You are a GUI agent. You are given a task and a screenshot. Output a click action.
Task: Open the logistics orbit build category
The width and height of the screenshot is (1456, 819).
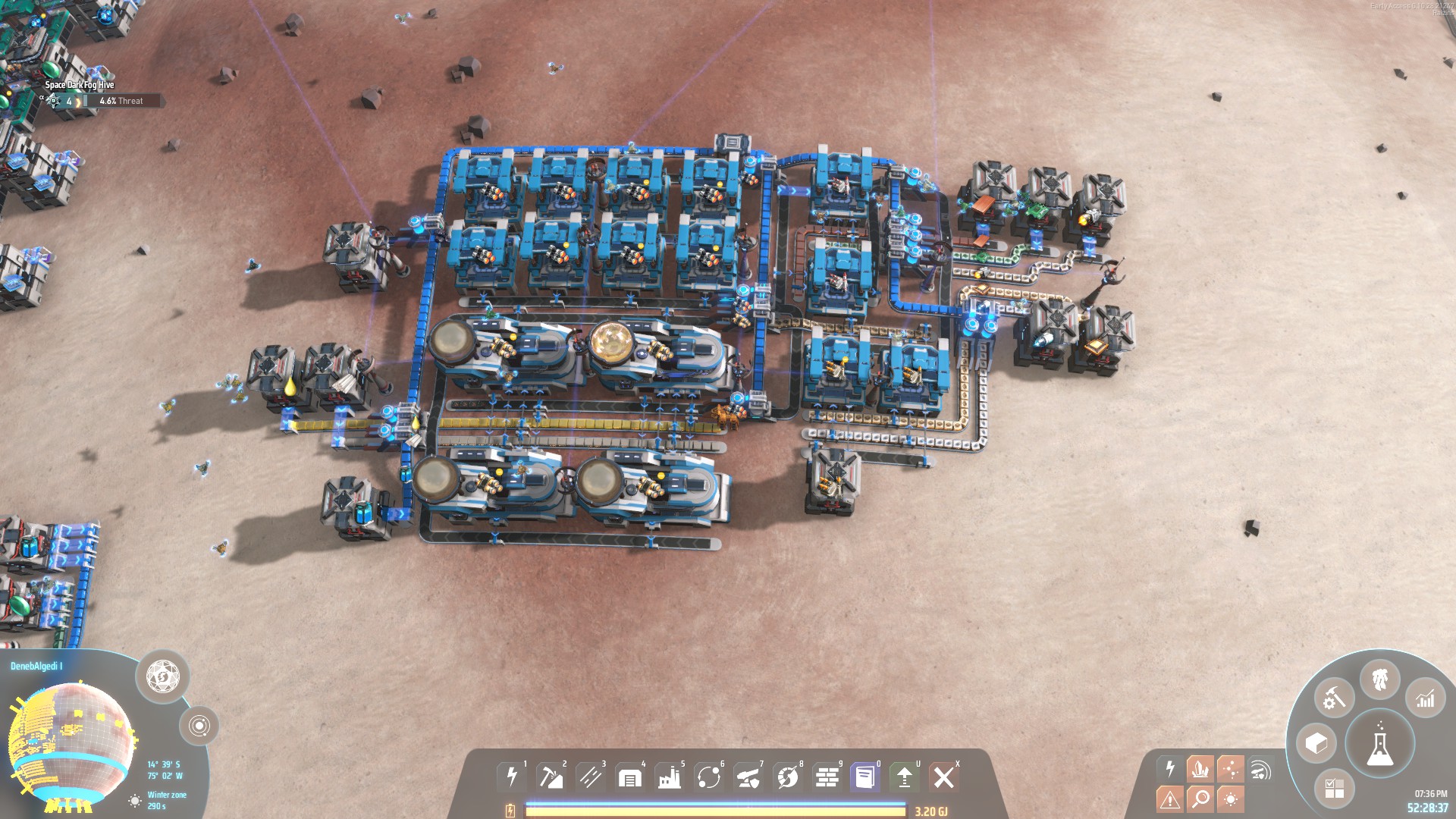[709, 777]
